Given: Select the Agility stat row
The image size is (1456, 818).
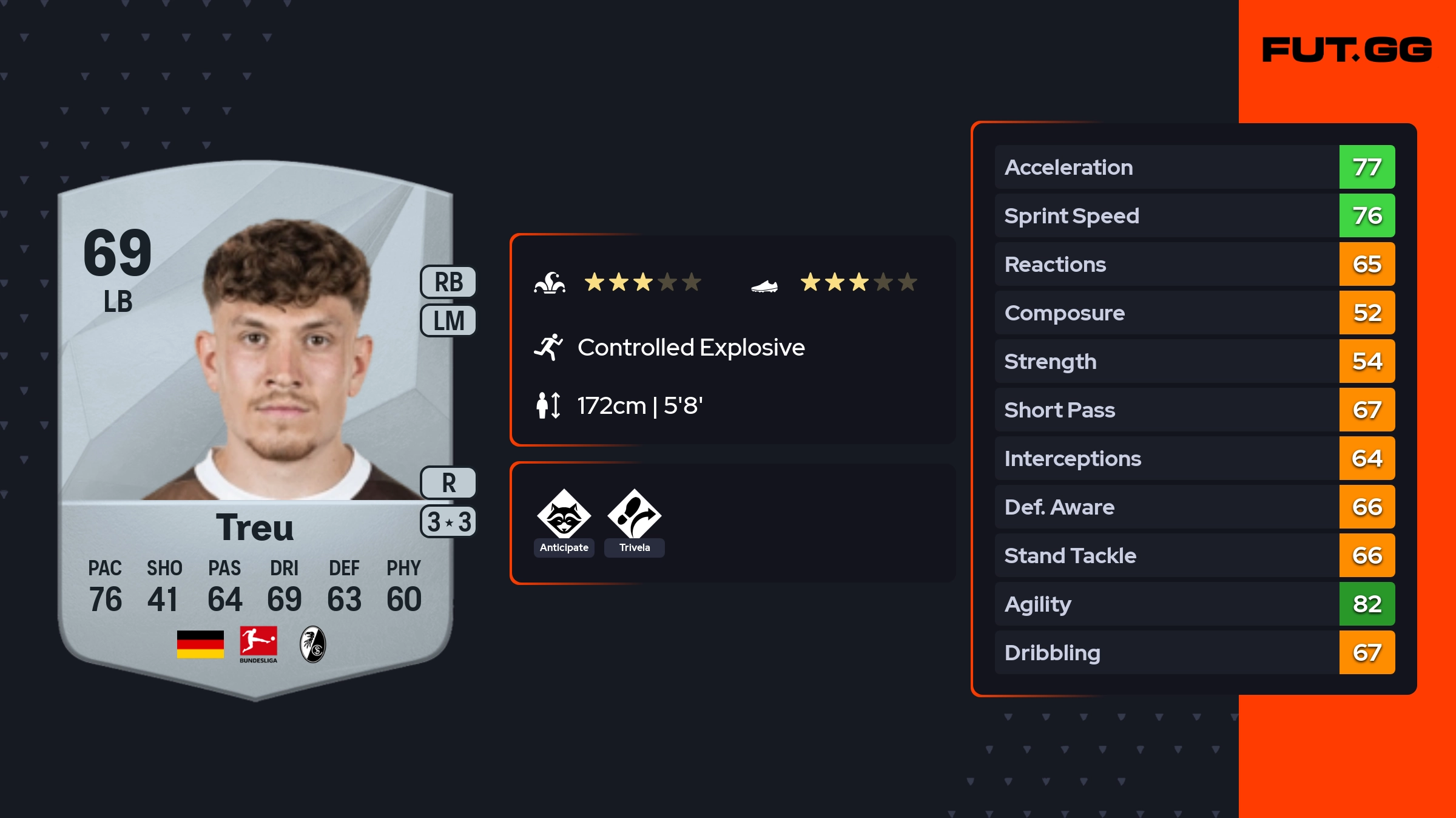Looking at the screenshot, I should 1194,604.
